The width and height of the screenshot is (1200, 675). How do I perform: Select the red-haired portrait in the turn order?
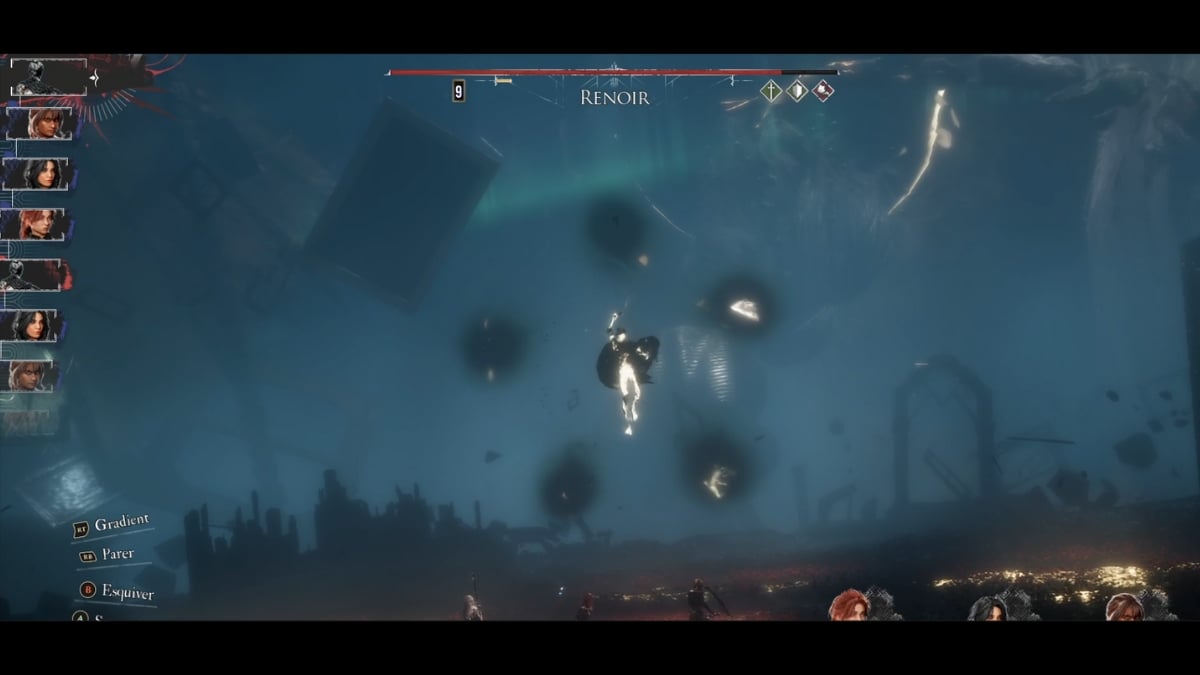(x=36, y=224)
